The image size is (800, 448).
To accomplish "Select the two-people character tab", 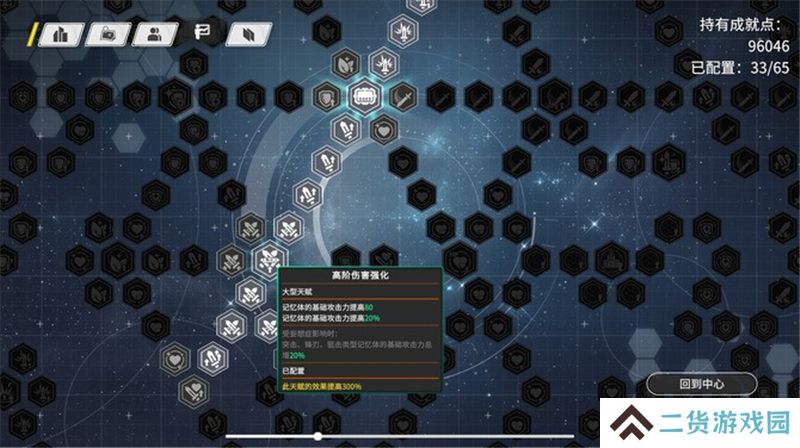I will [x=155, y=34].
